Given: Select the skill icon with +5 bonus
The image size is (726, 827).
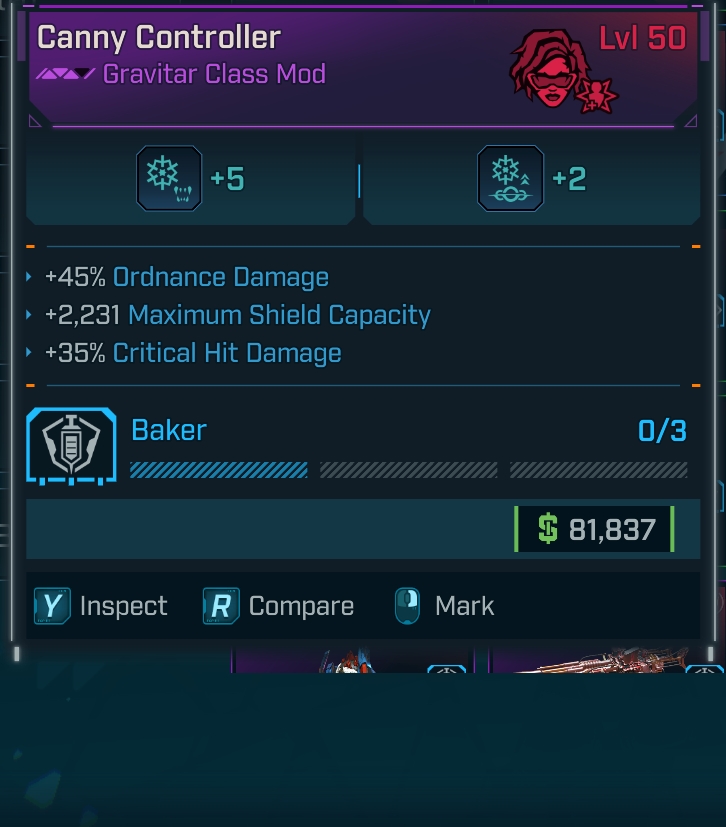Looking at the screenshot, I should 169,179.
